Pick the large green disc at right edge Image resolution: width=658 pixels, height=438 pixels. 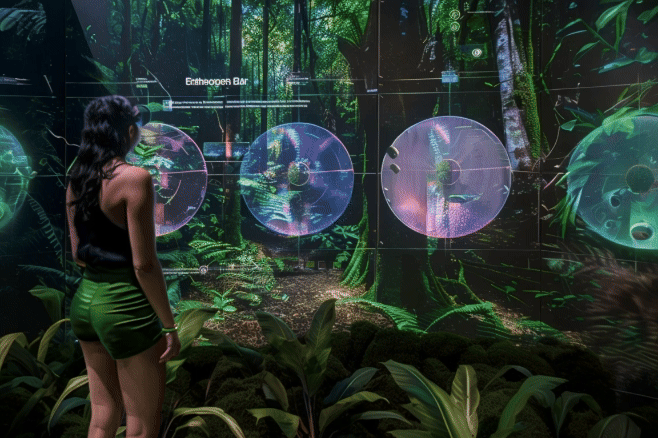(617, 180)
